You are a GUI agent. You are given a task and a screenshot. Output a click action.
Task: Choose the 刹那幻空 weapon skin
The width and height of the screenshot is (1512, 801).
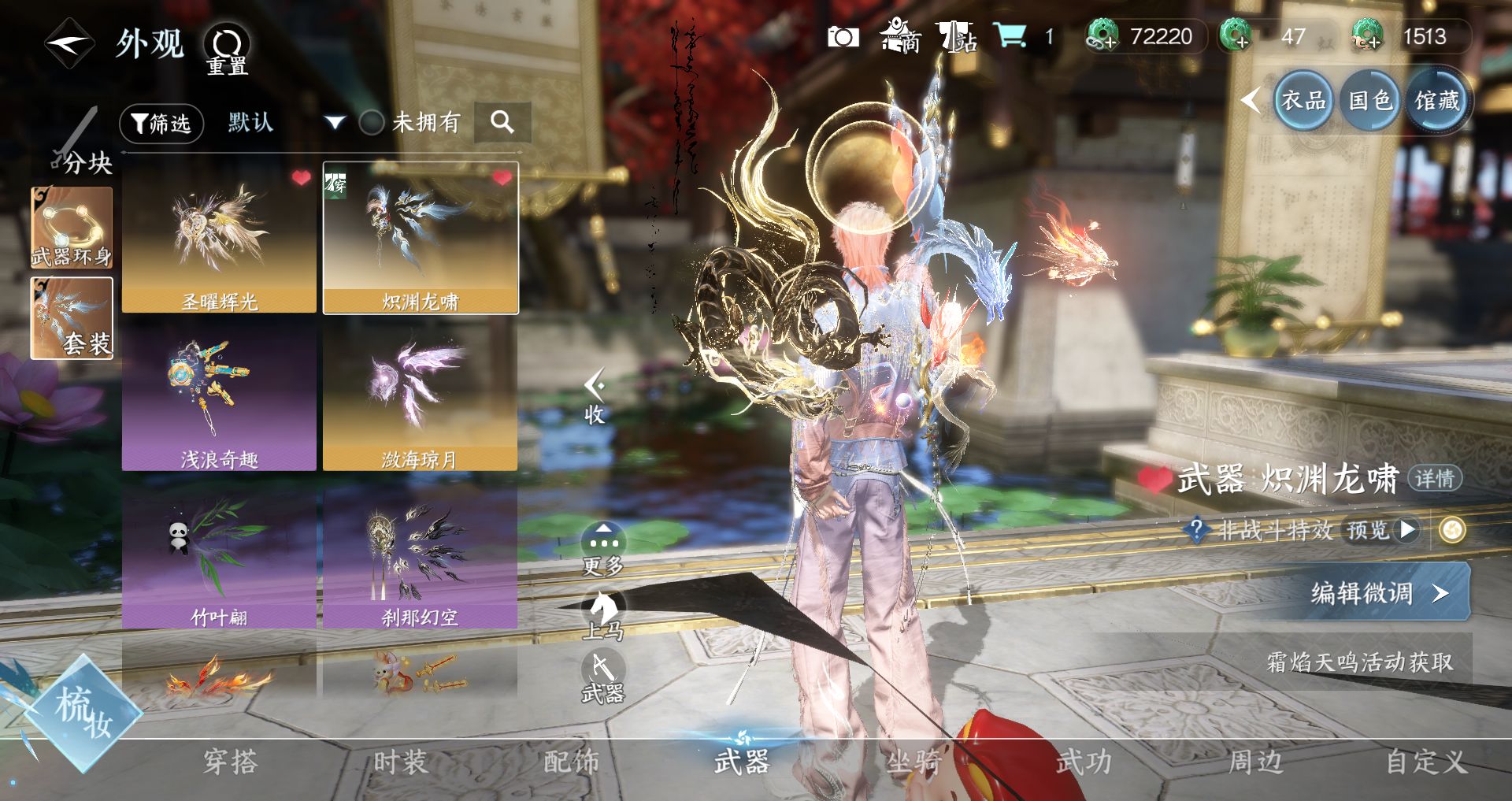[x=420, y=554]
